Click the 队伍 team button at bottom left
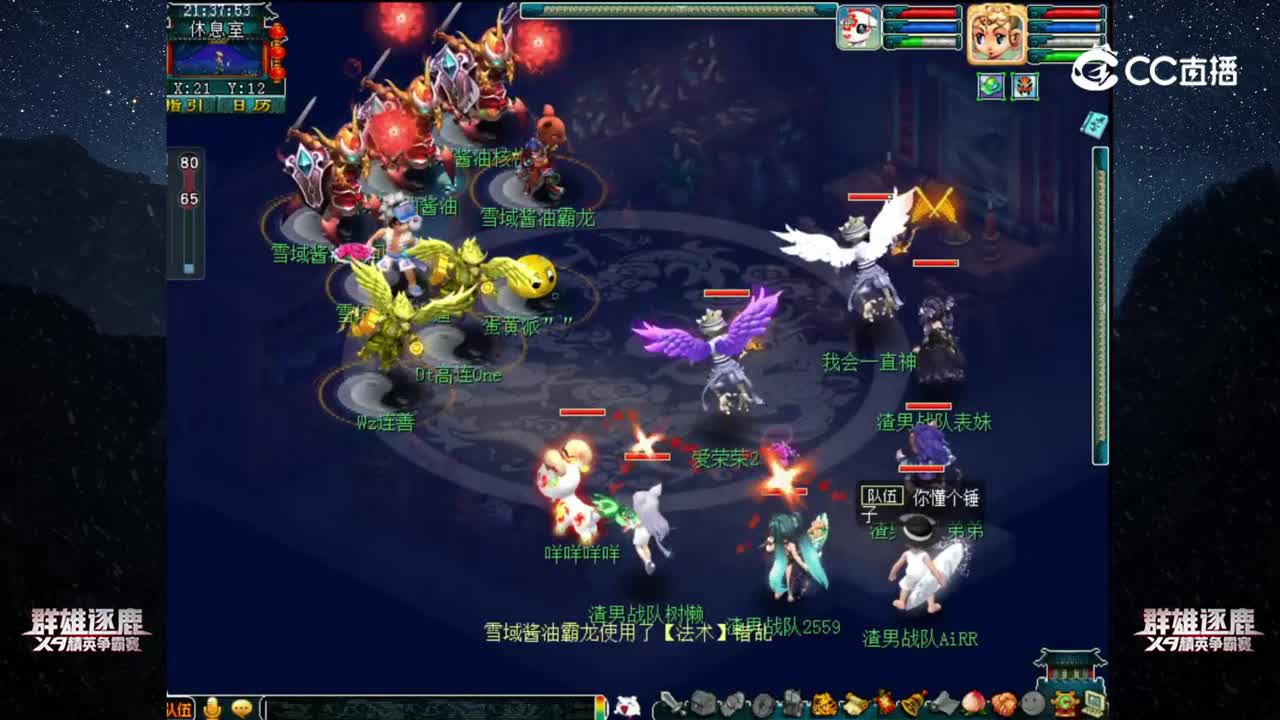The width and height of the screenshot is (1280, 720). pos(180,707)
